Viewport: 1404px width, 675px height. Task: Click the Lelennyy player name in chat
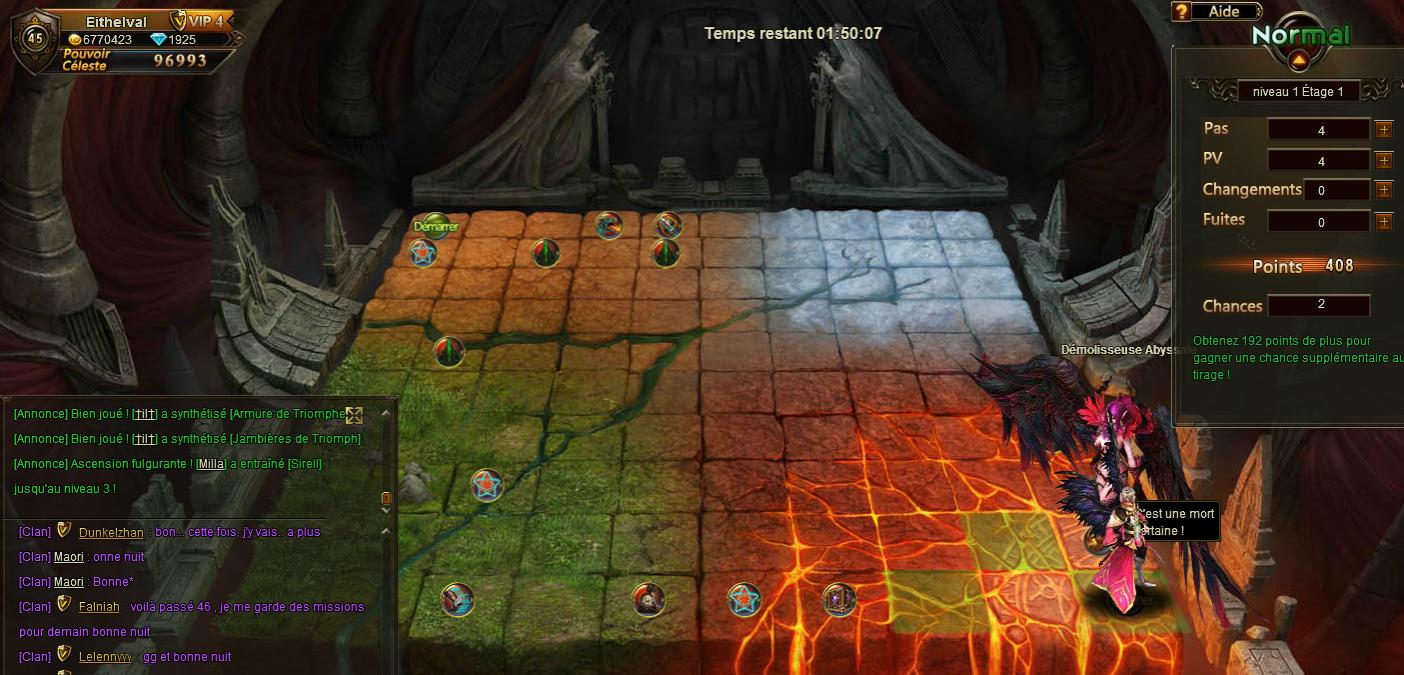tap(105, 657)
